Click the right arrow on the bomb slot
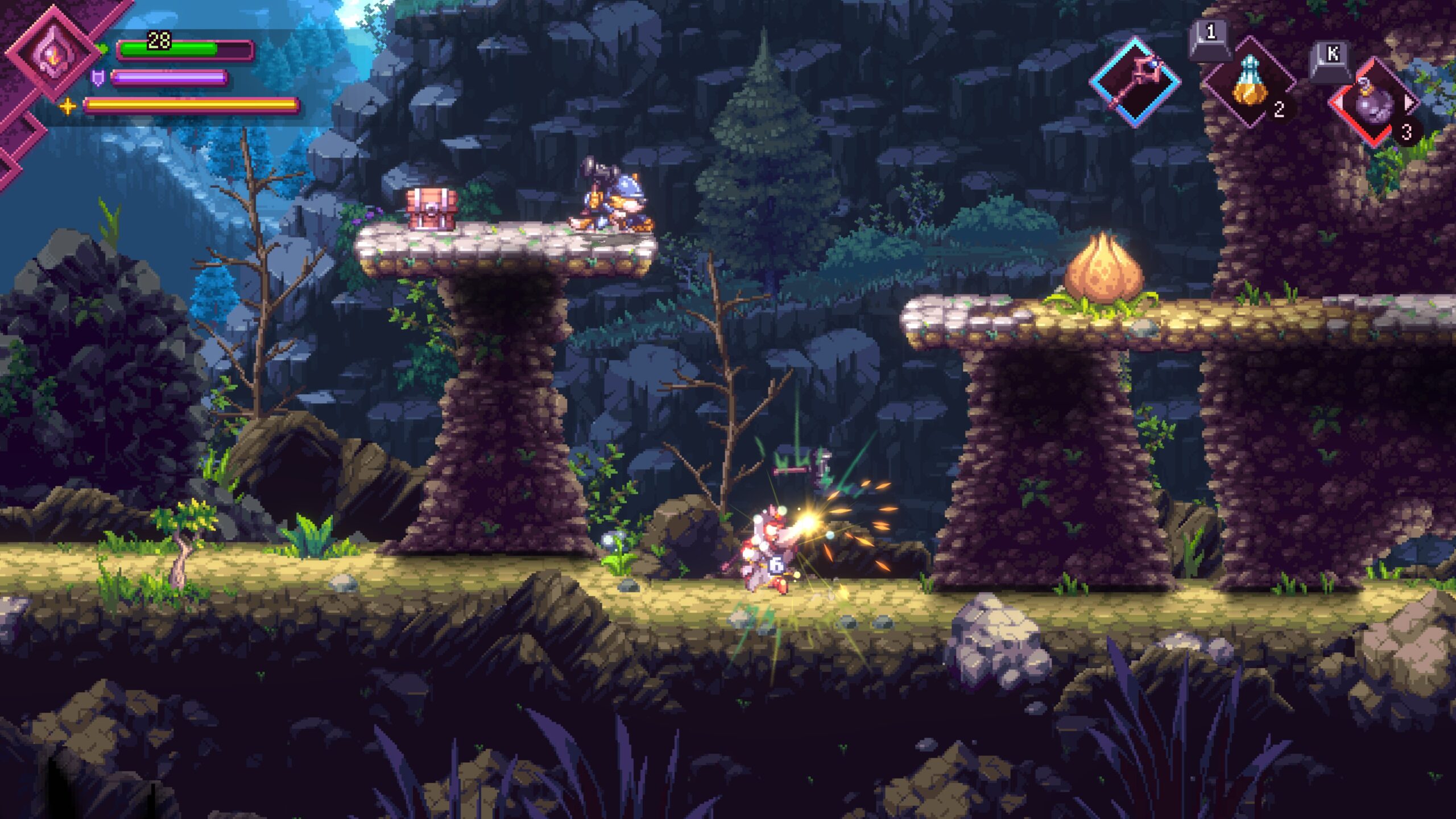The image size is (1456, 819). point(1409,103)
